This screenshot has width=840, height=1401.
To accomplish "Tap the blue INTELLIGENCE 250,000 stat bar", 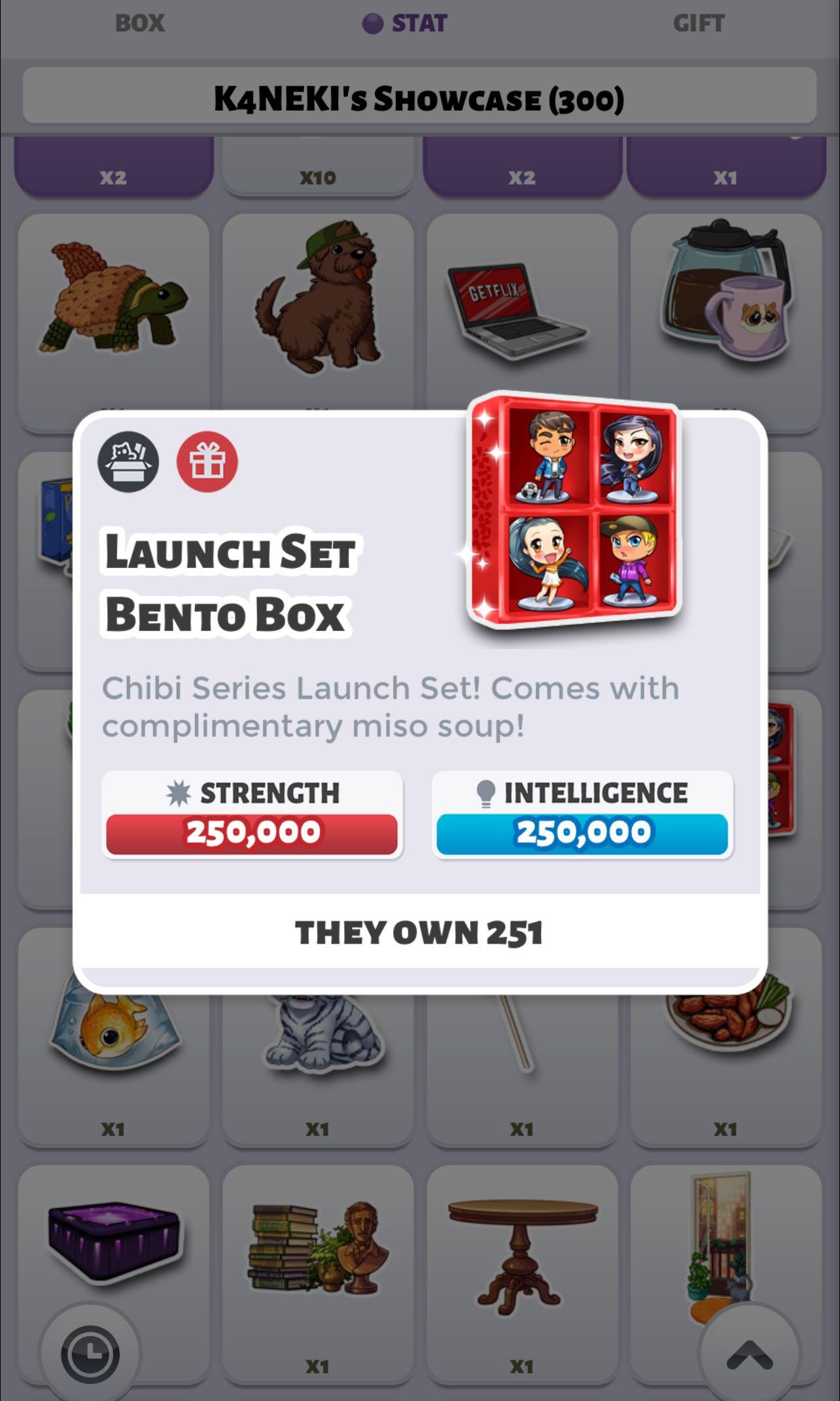I will (582, 831).
